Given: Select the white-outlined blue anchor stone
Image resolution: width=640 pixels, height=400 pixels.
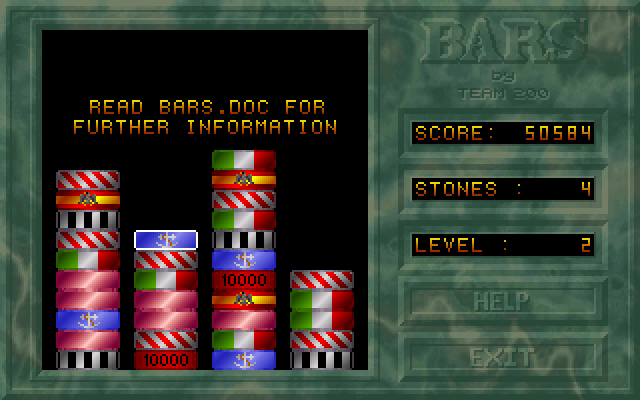Looking at the screenshot, I should [x=166, y=240].
